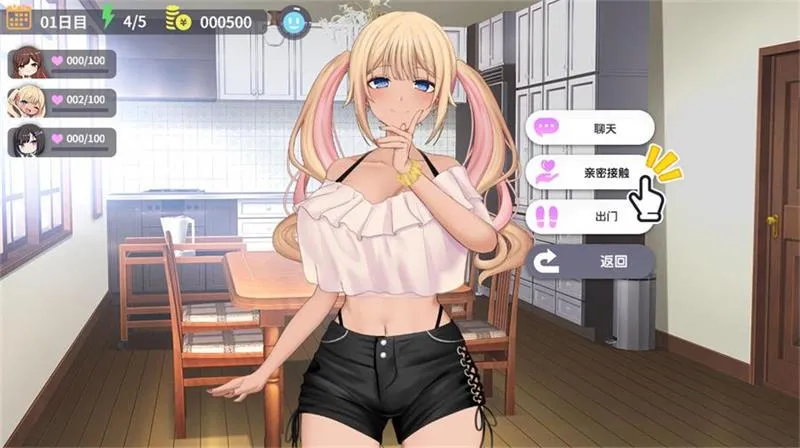
Task: Select the blonde girl portrait
Action: tap(26, 102)
